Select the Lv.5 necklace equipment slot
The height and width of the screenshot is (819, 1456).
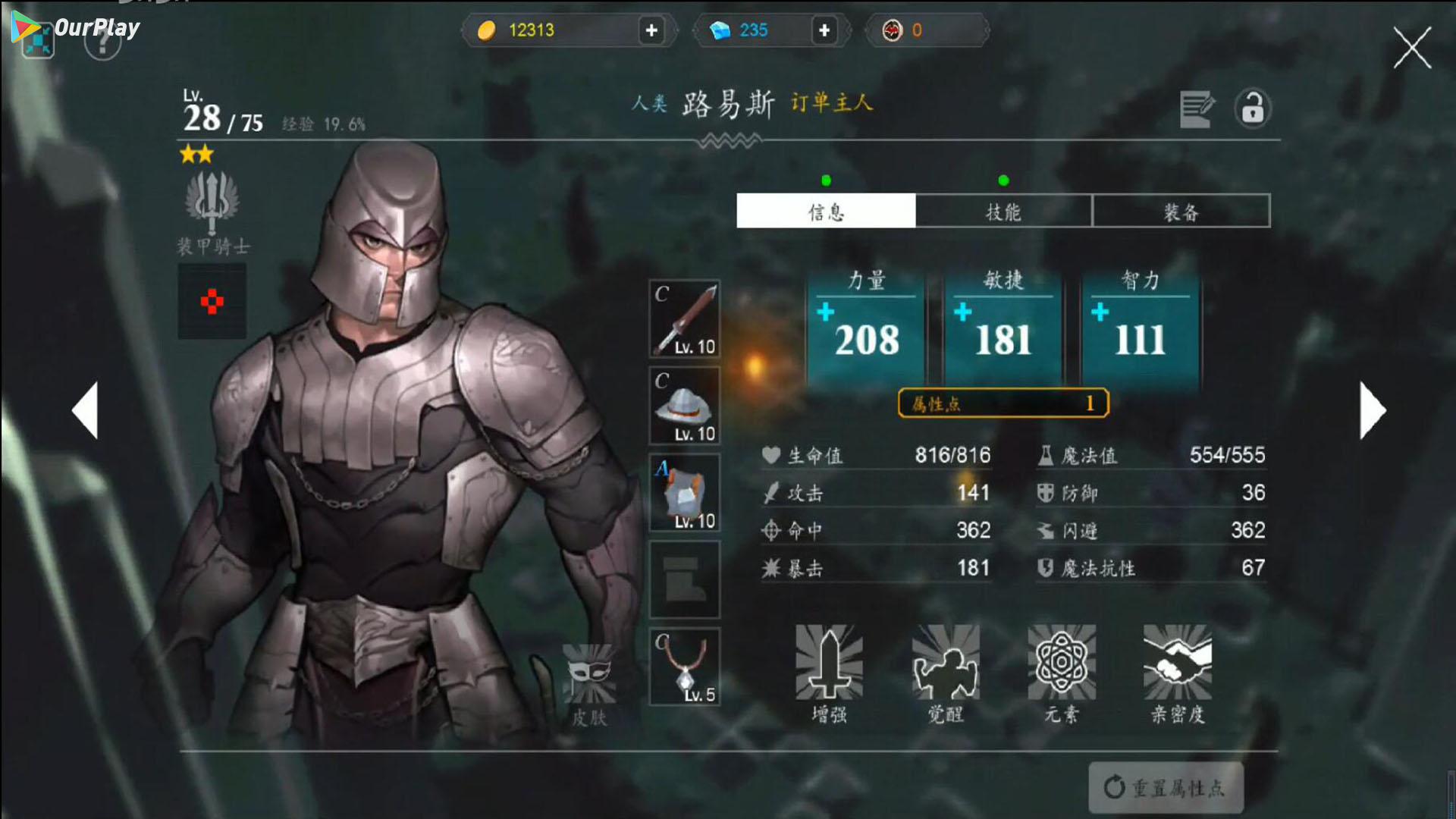[684, 666]
